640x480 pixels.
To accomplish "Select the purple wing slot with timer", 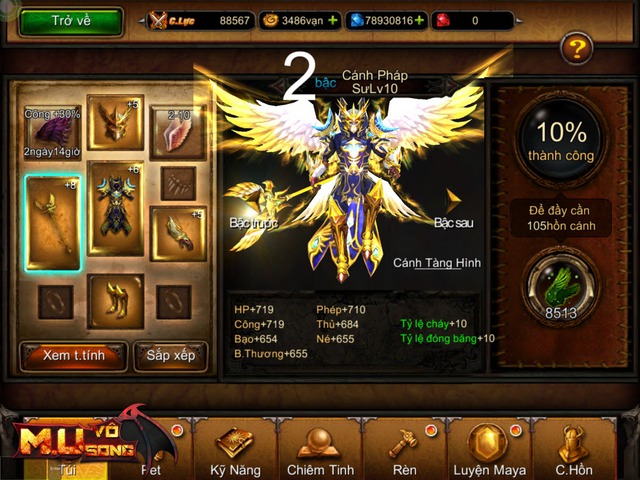I will point(51,131).
